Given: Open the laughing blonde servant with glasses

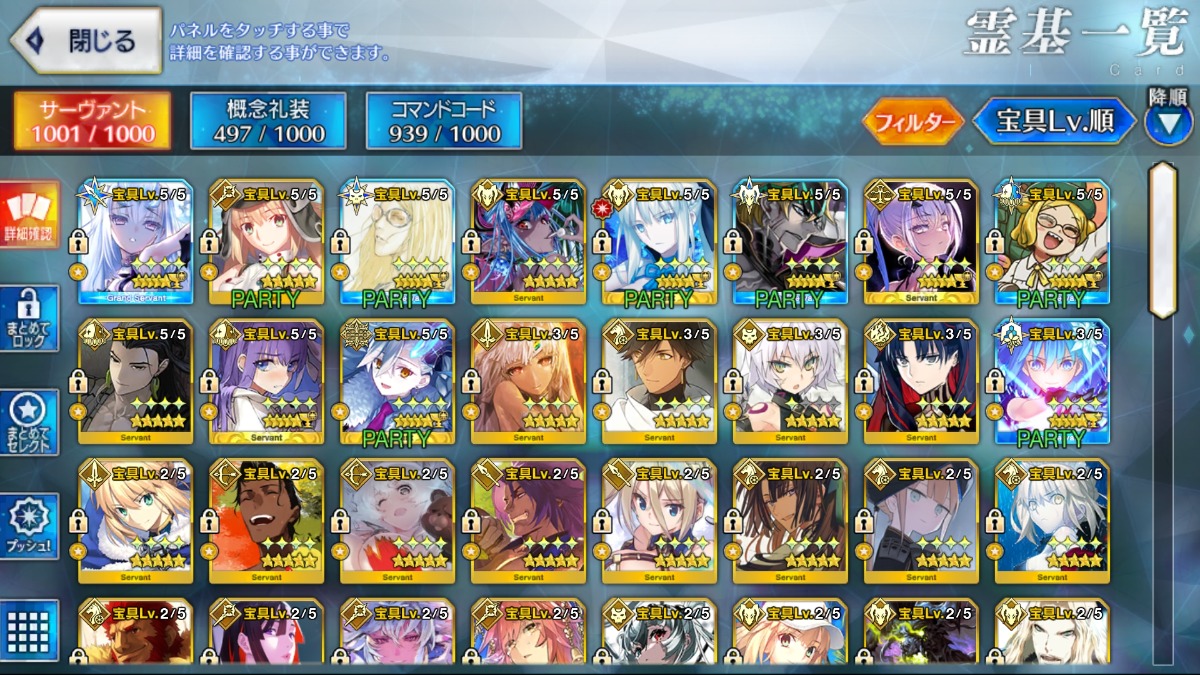Looking at the screenshot, I should tap(1052, 242).
